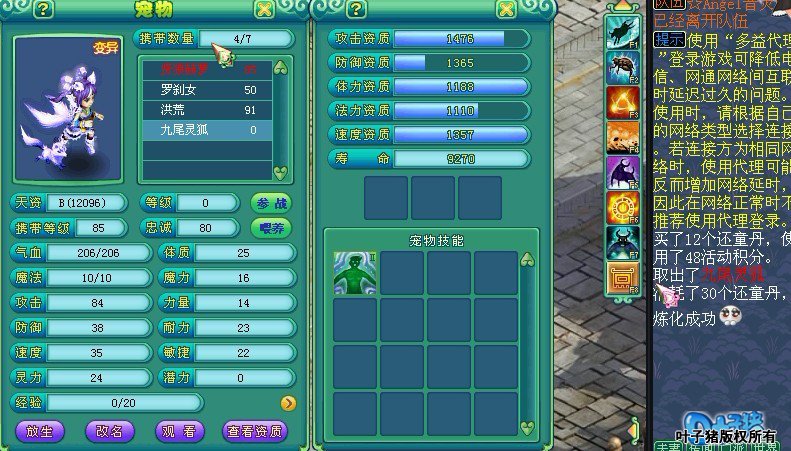Rename the pet using 改名
The height and width of the screenshot is (451, 791).
(110, 431)
